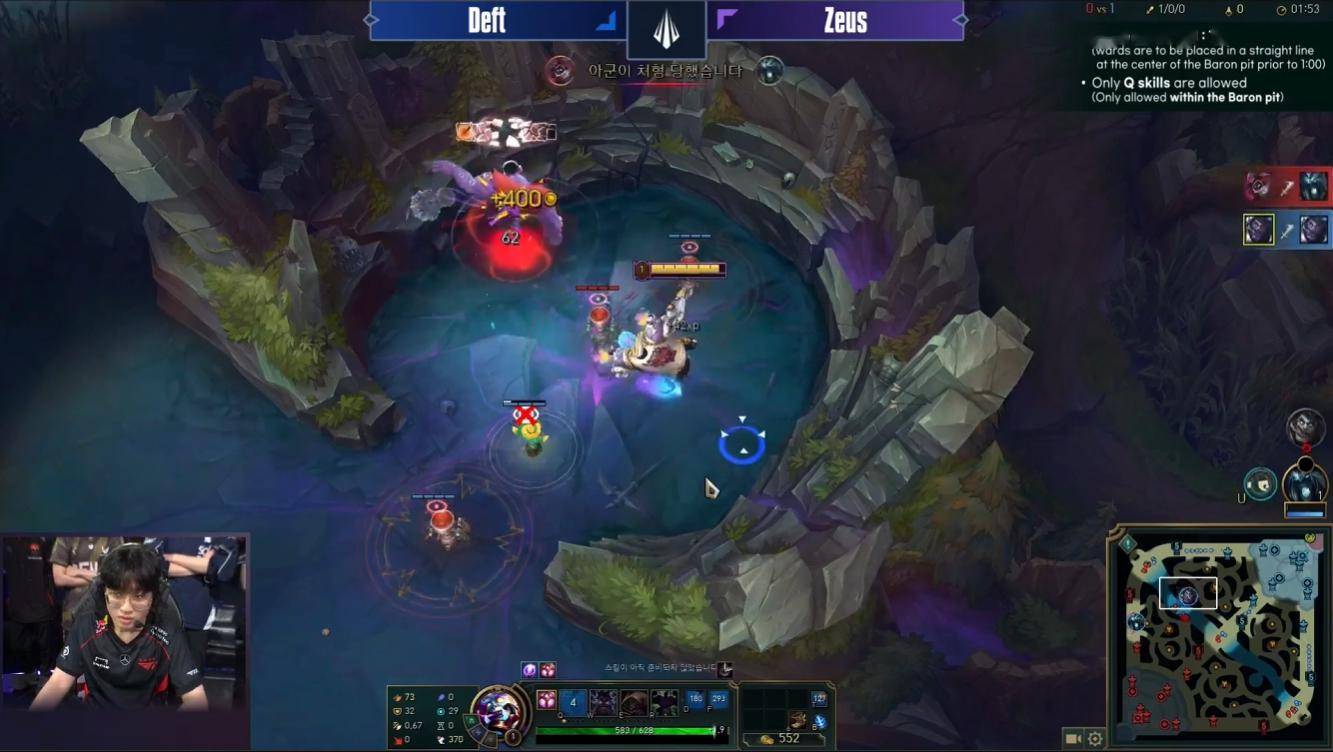1333x752 pixels.
Task: Click the red kill feed entry
Action: [x=1287, y=186]
